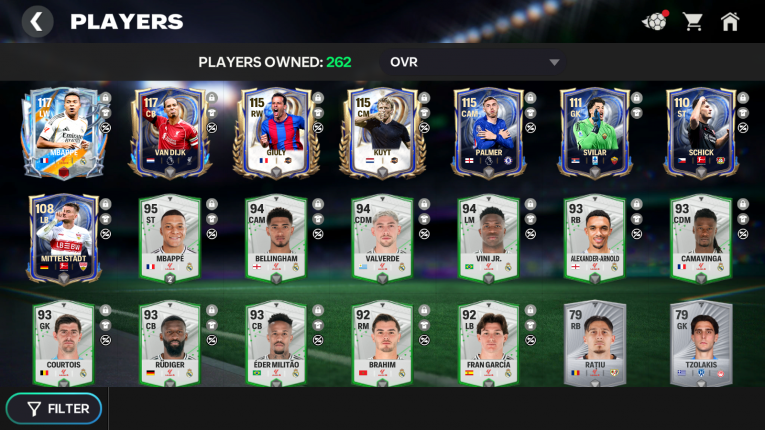Select the Palmer player card
This screenshot has width=765, height=430.
click(x=487, y=133)
